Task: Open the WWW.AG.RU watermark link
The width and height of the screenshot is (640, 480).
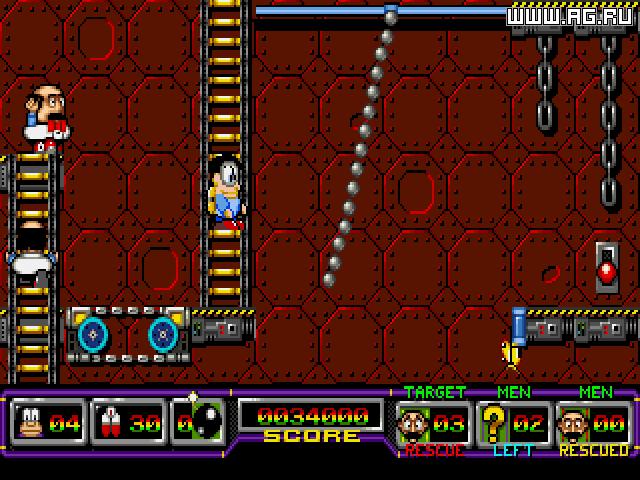Action: pos(571,16)
